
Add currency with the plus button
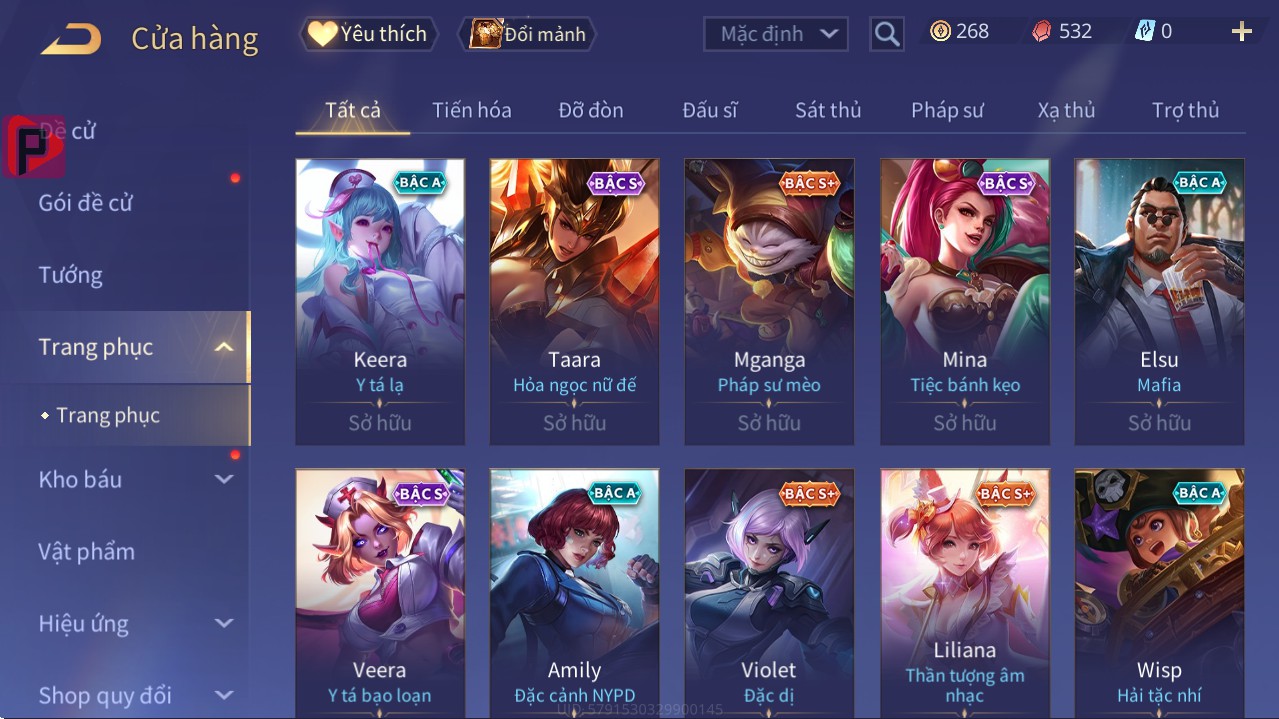1241,32
